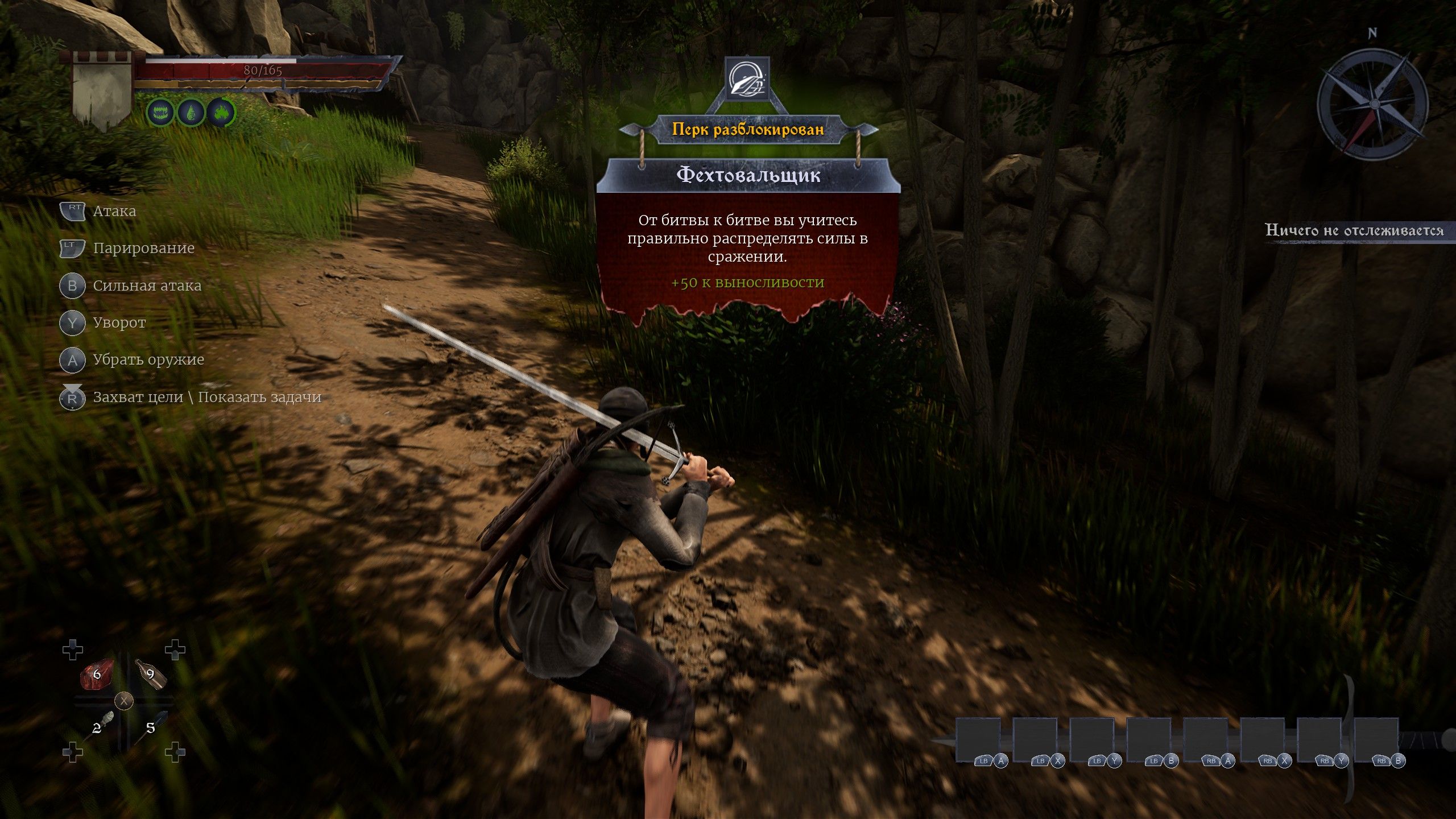
Task: Click the compass in the corner
Action: (1371, 105)
